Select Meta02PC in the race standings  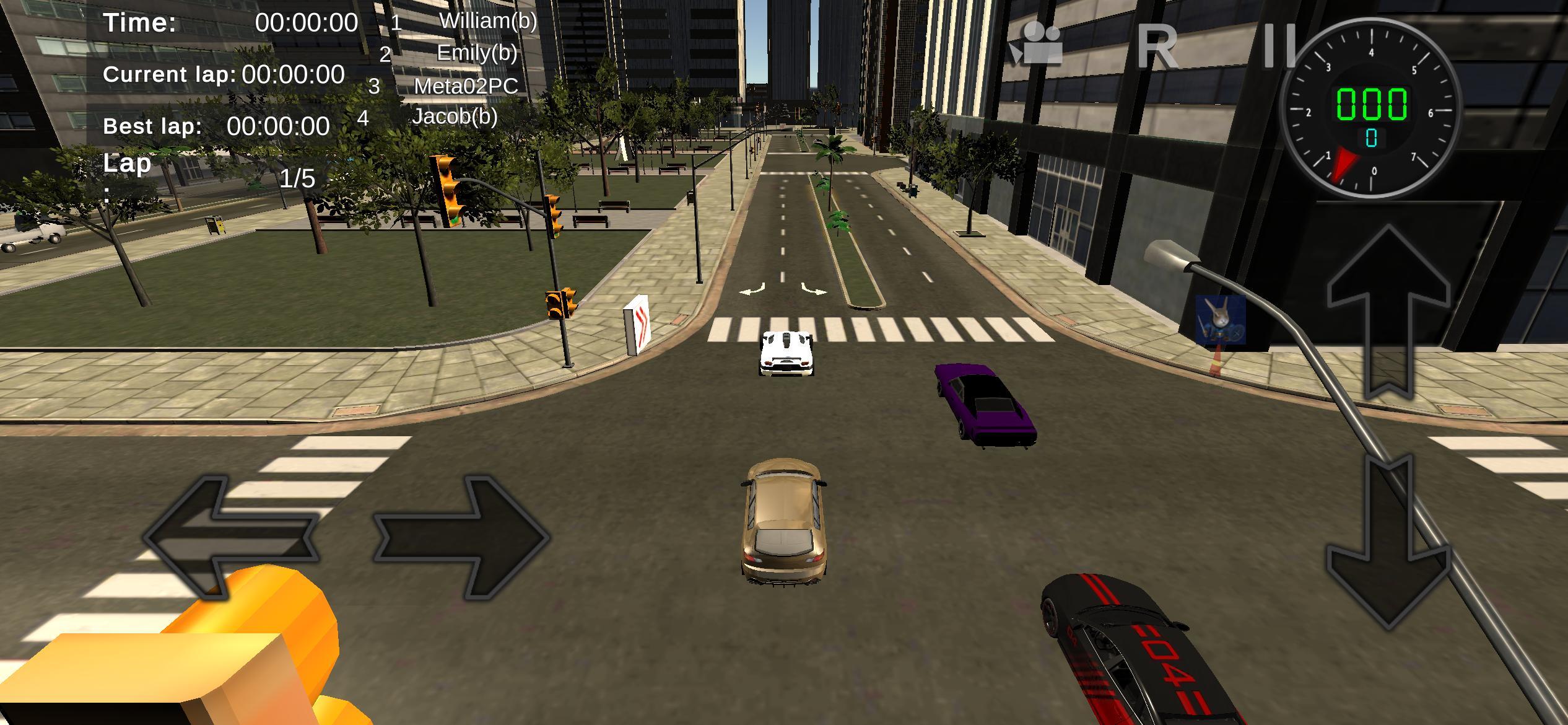coord(466,87)
